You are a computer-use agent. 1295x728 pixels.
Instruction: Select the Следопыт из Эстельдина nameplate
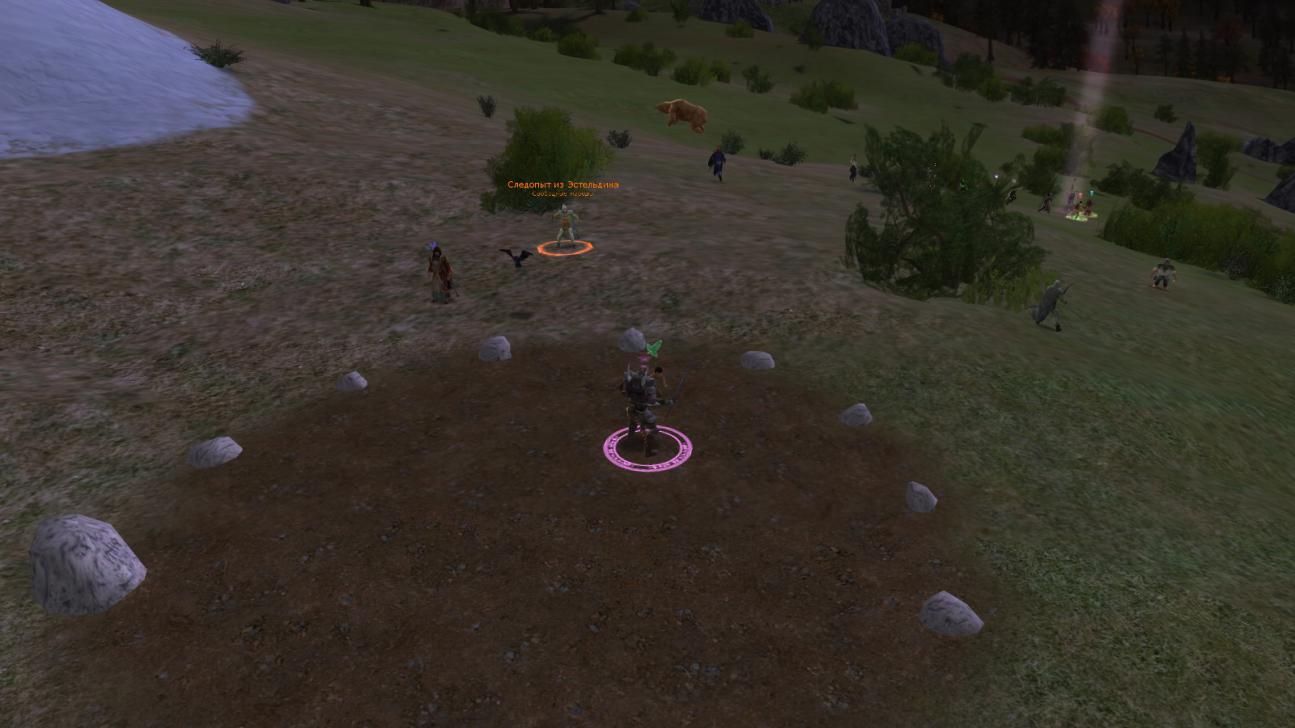562,185
